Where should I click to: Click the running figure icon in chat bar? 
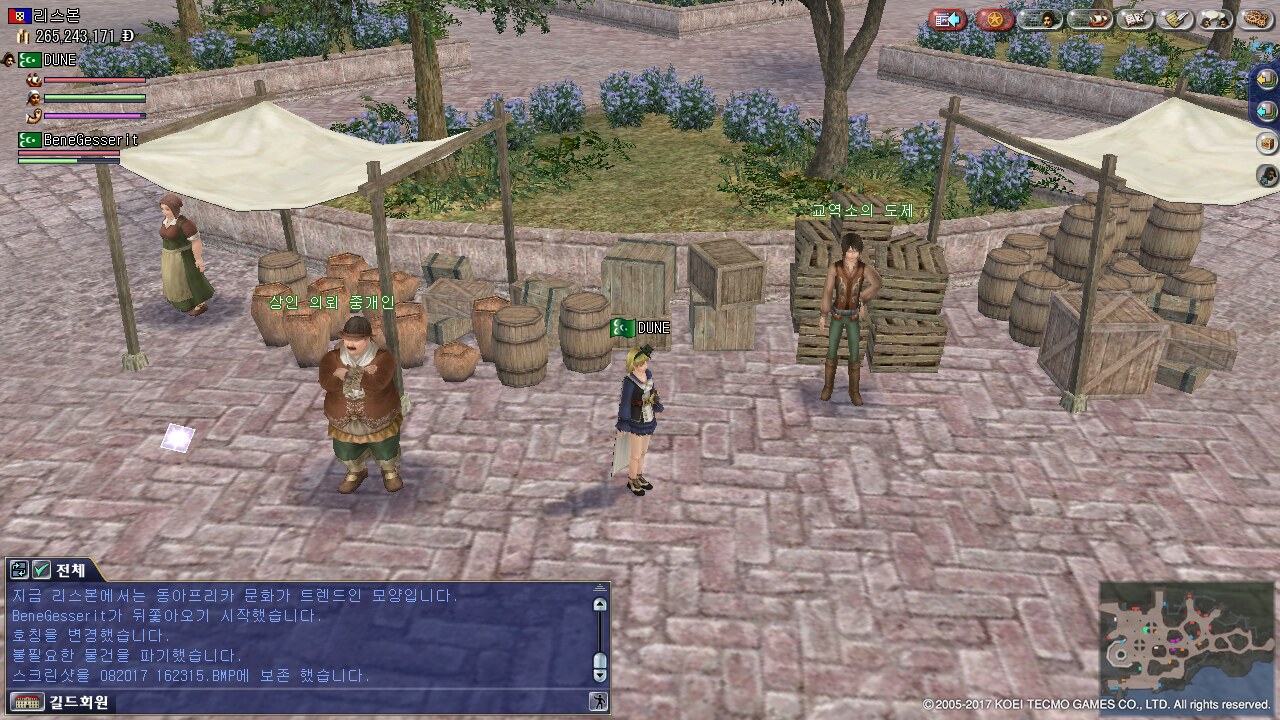pyautogui.click(x=598, y=702)
